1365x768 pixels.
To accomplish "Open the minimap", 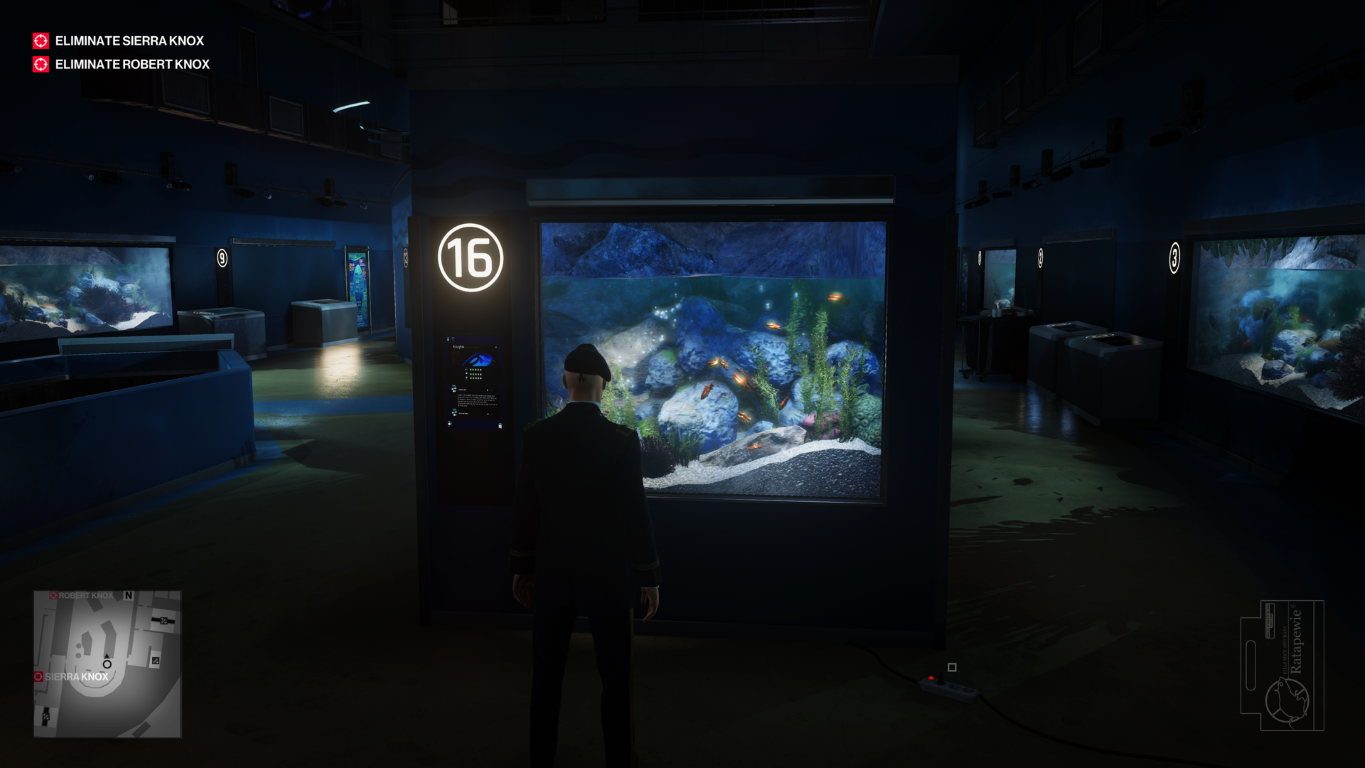I will pyautogui.click(x=107, y=663).
